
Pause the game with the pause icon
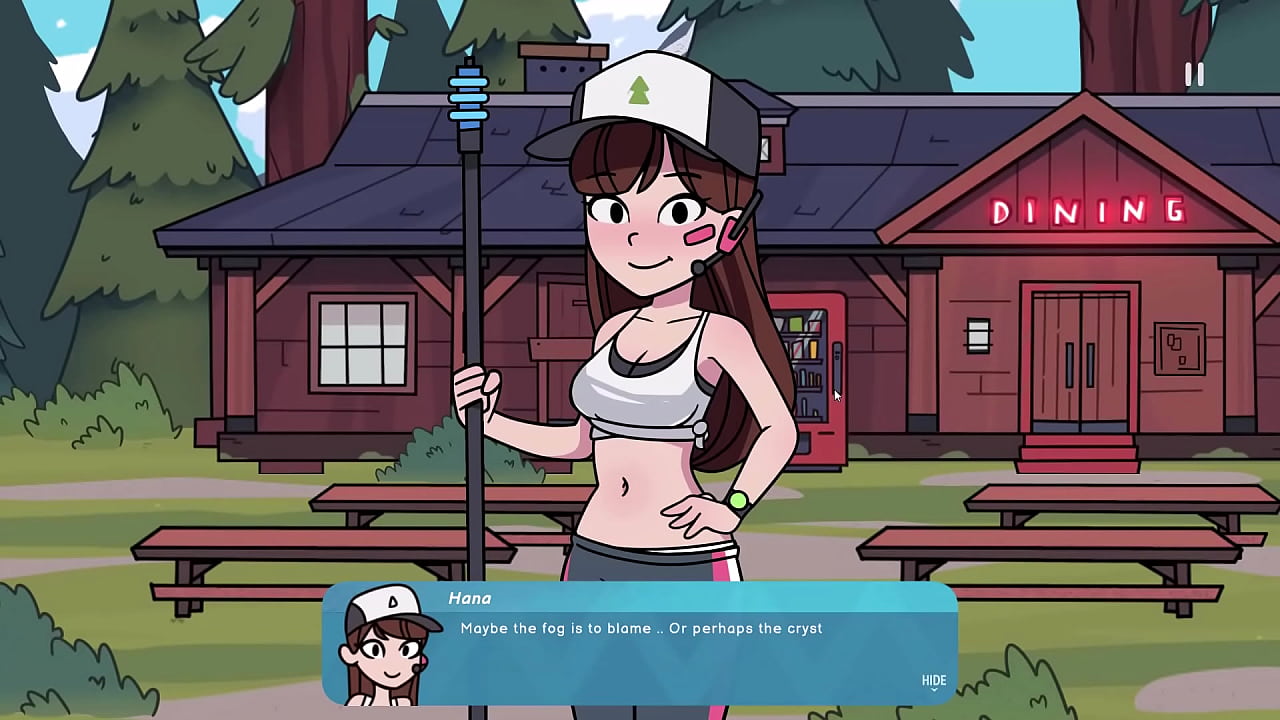[x=1194, y=75]
